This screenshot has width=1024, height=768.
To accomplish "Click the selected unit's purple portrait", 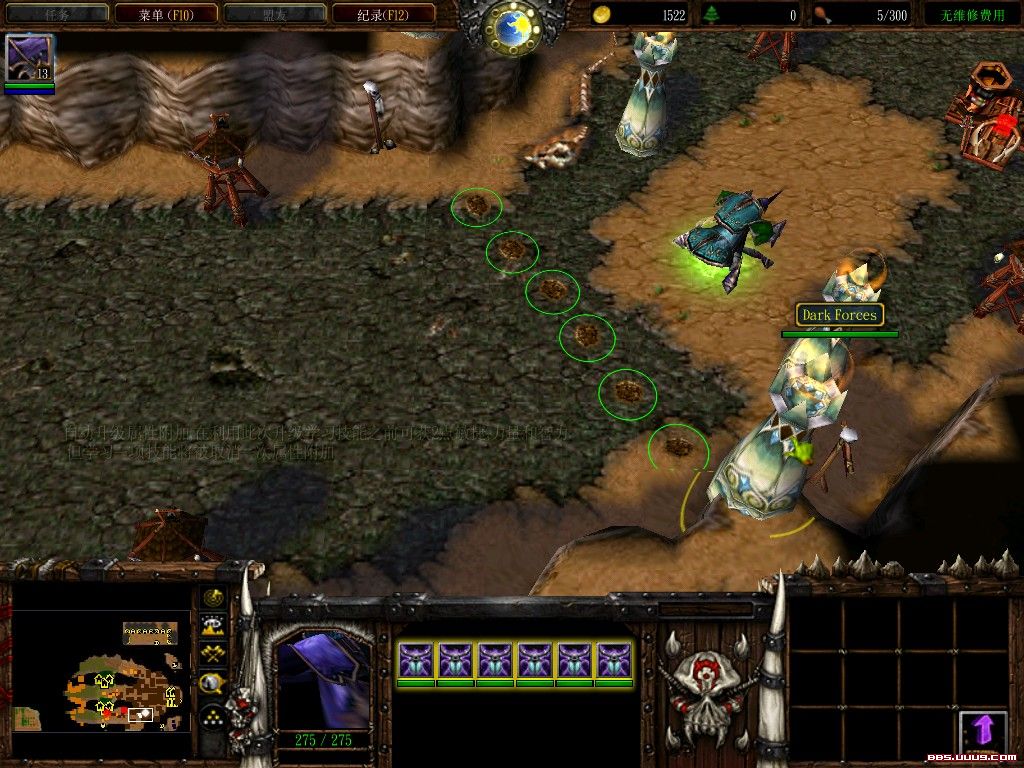I will 321,678.
